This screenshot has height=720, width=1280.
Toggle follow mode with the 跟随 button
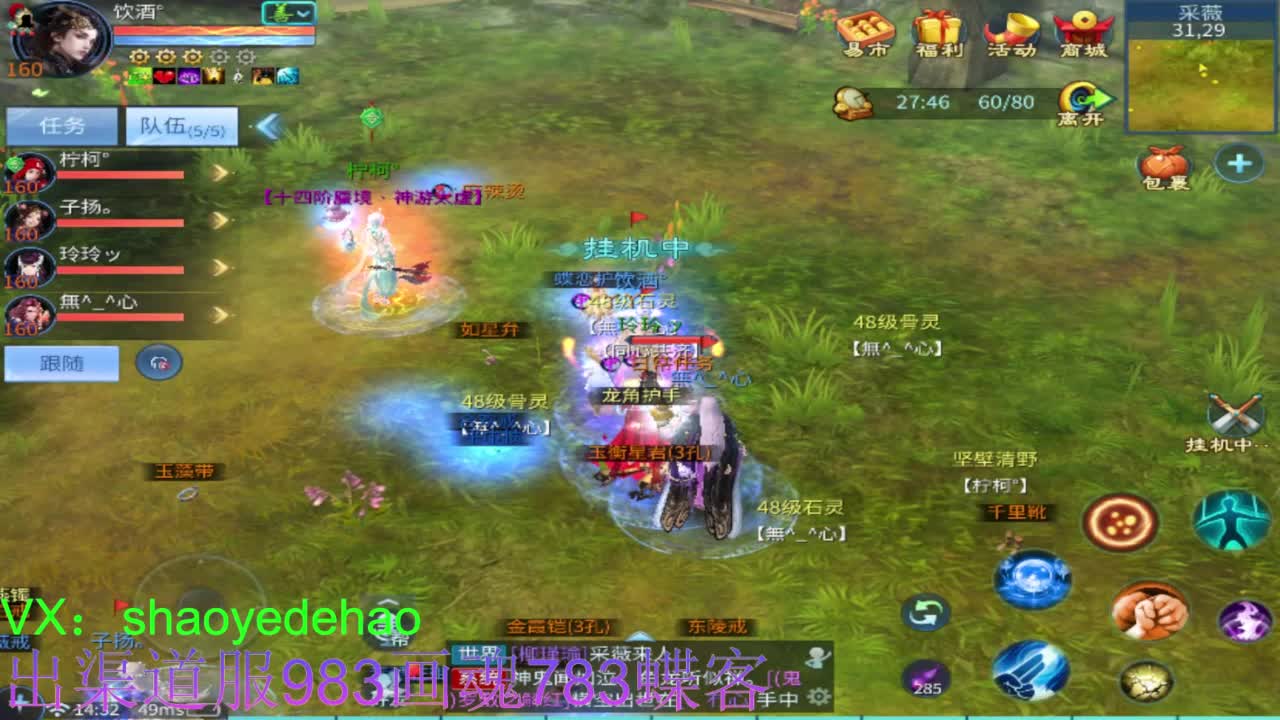tap(62, 363)
